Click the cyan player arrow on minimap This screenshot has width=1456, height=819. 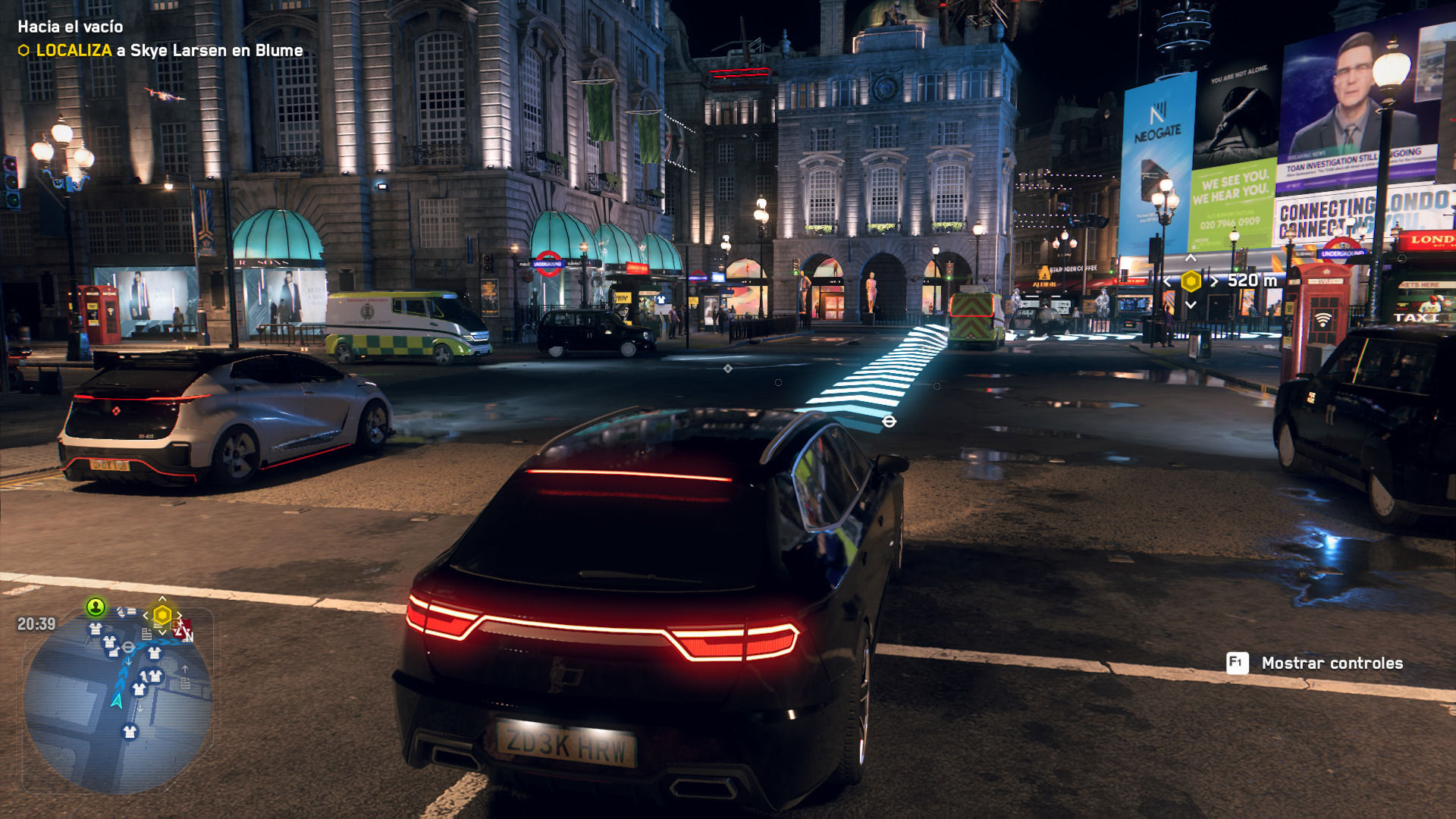click(117, 701)
